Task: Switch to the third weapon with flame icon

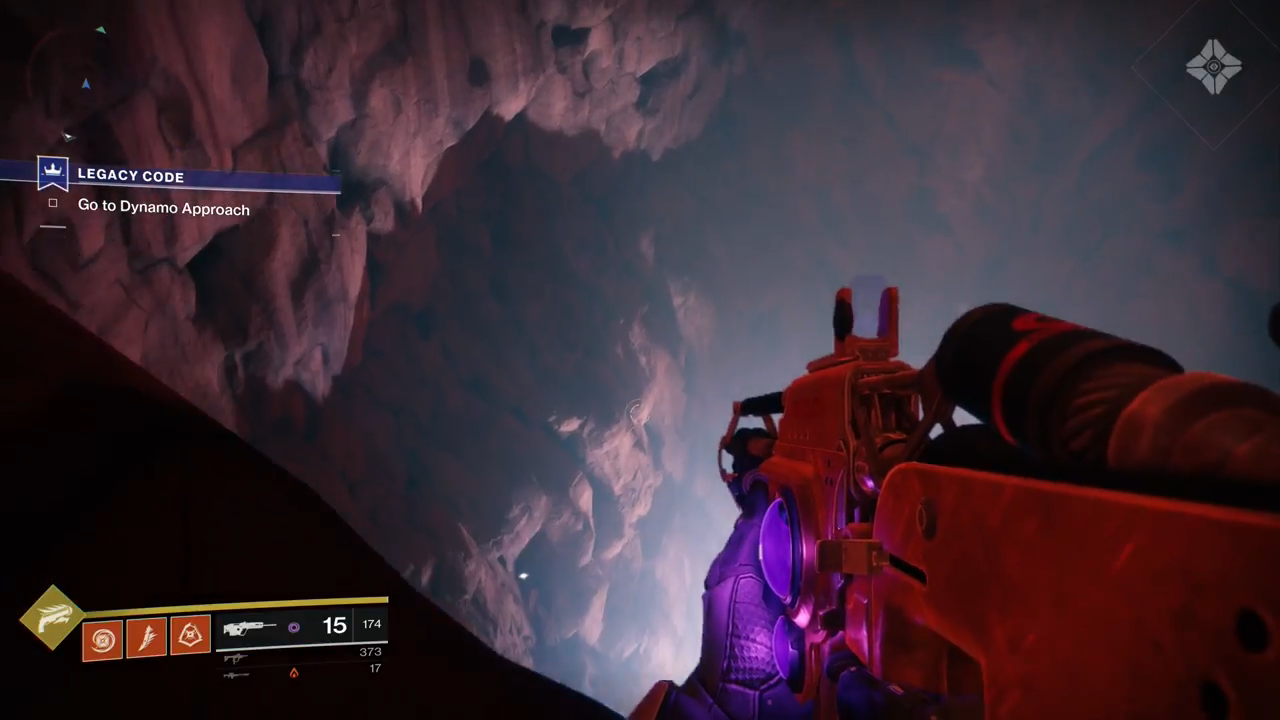Action: tap(237, 674)
